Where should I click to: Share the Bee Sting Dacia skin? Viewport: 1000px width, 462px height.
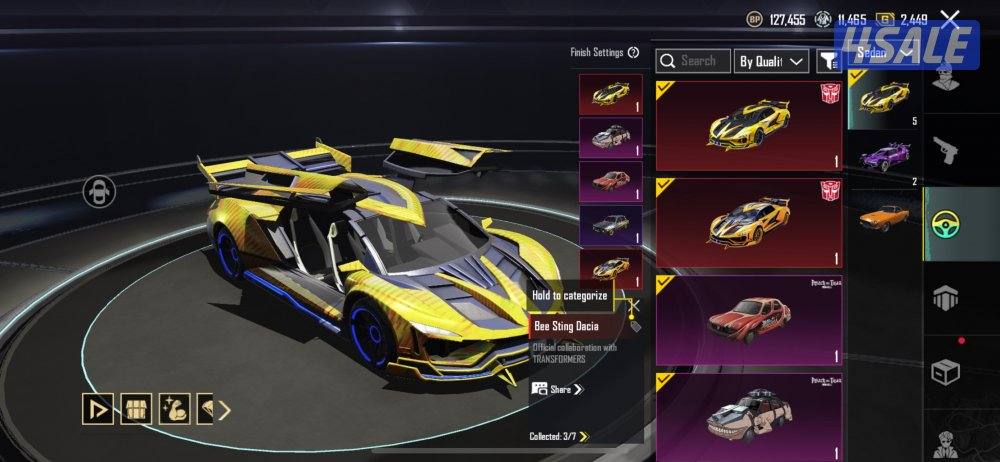click(x=558, y=389)
